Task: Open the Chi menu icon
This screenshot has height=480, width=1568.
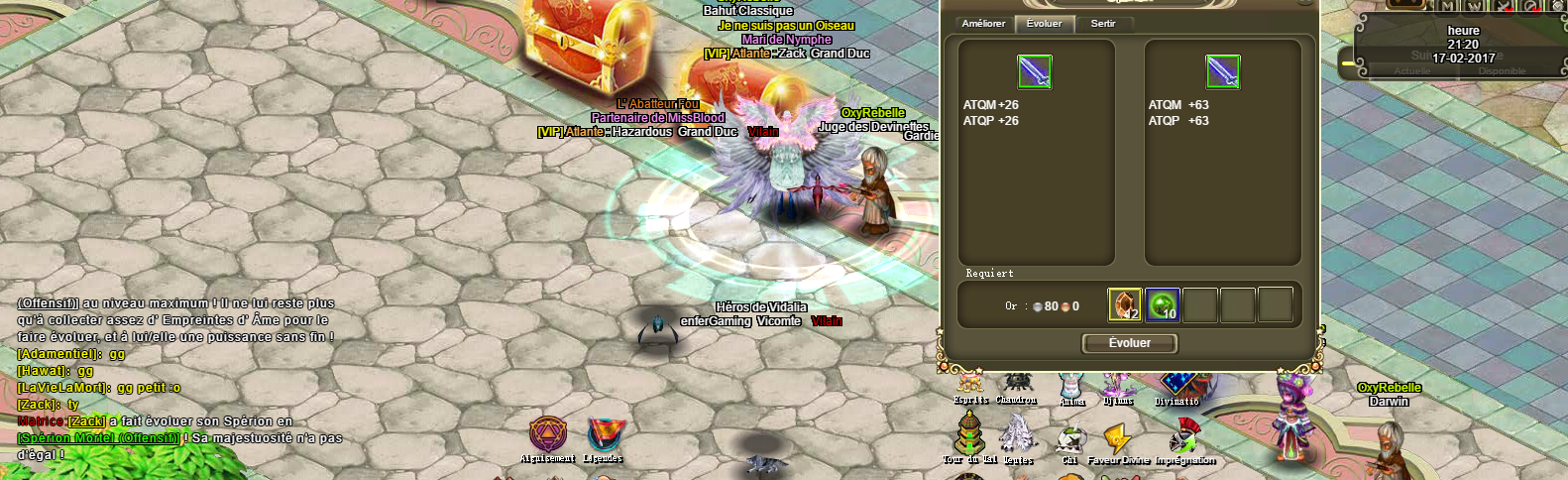Action: (1069, 440)
